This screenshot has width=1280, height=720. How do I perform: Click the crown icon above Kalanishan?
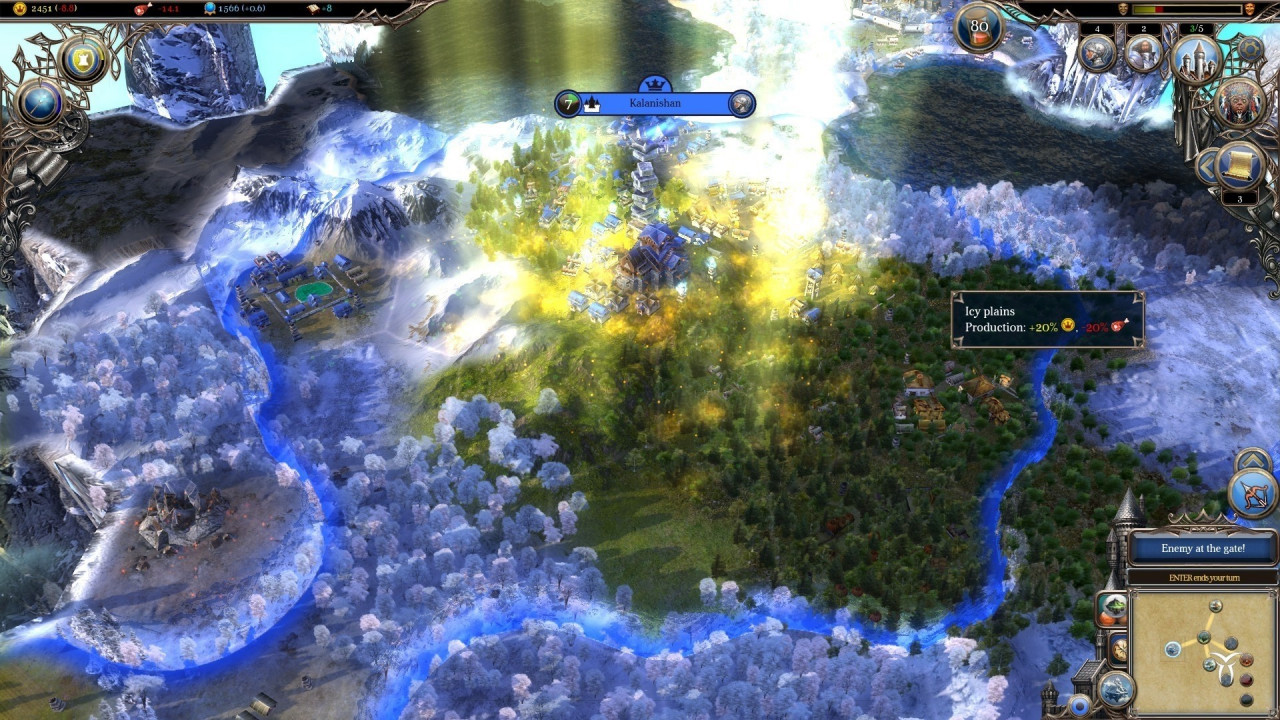tap(656, 83)
